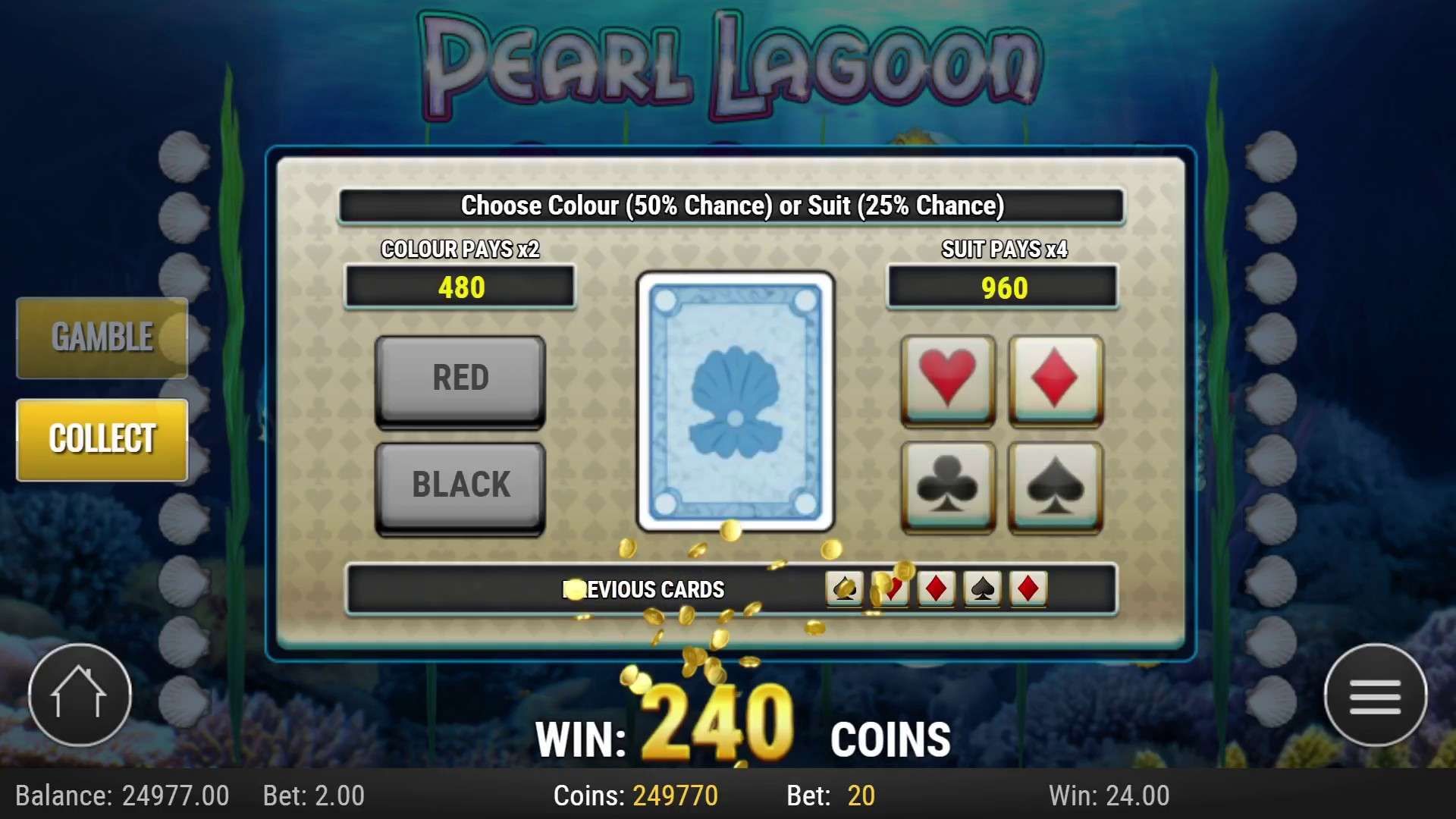Select the heart suit icon
This screenshot has width=1456, height=819.
(x=946, y=381)
